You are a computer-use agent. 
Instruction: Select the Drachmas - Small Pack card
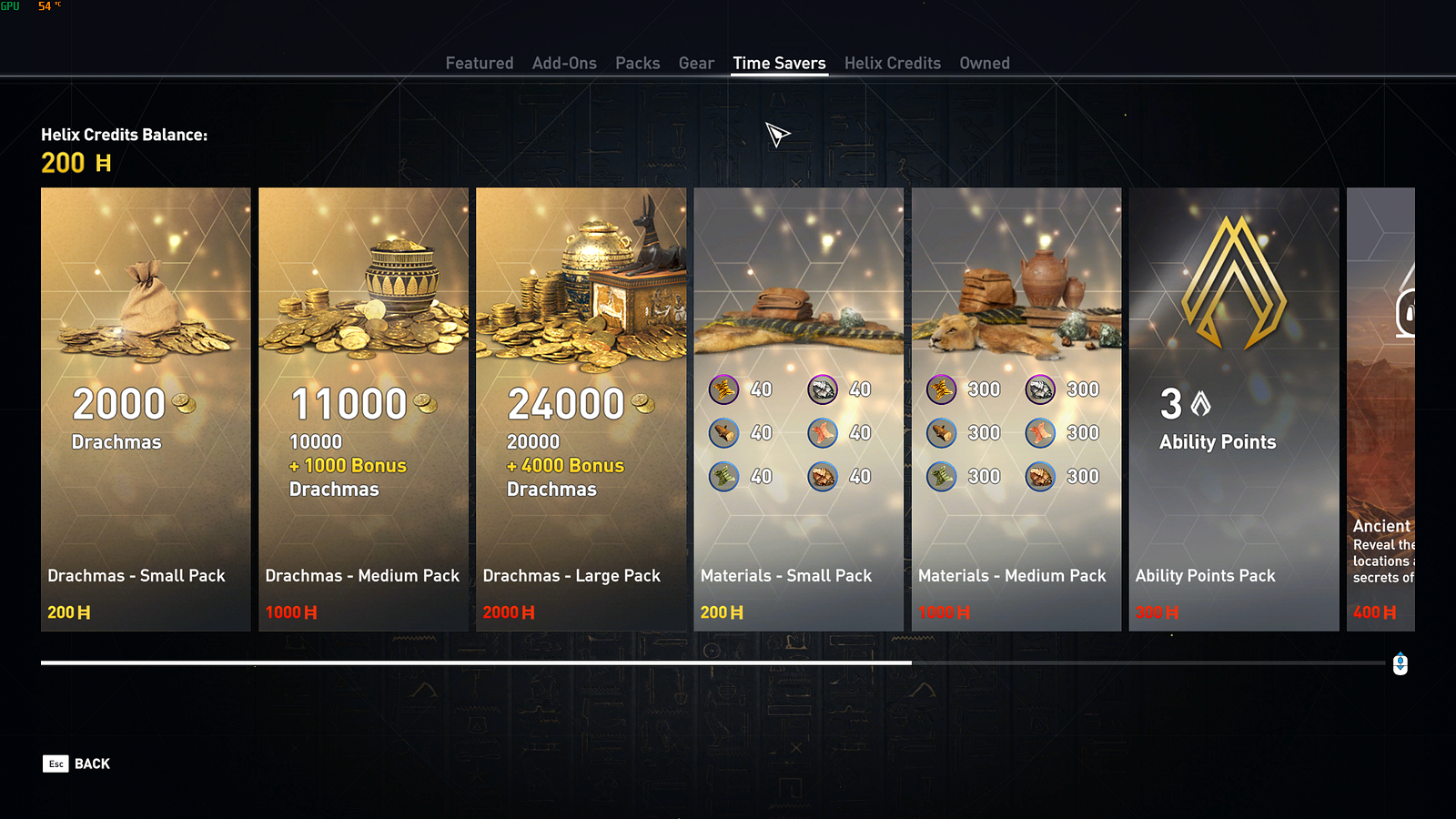[146, 409]
